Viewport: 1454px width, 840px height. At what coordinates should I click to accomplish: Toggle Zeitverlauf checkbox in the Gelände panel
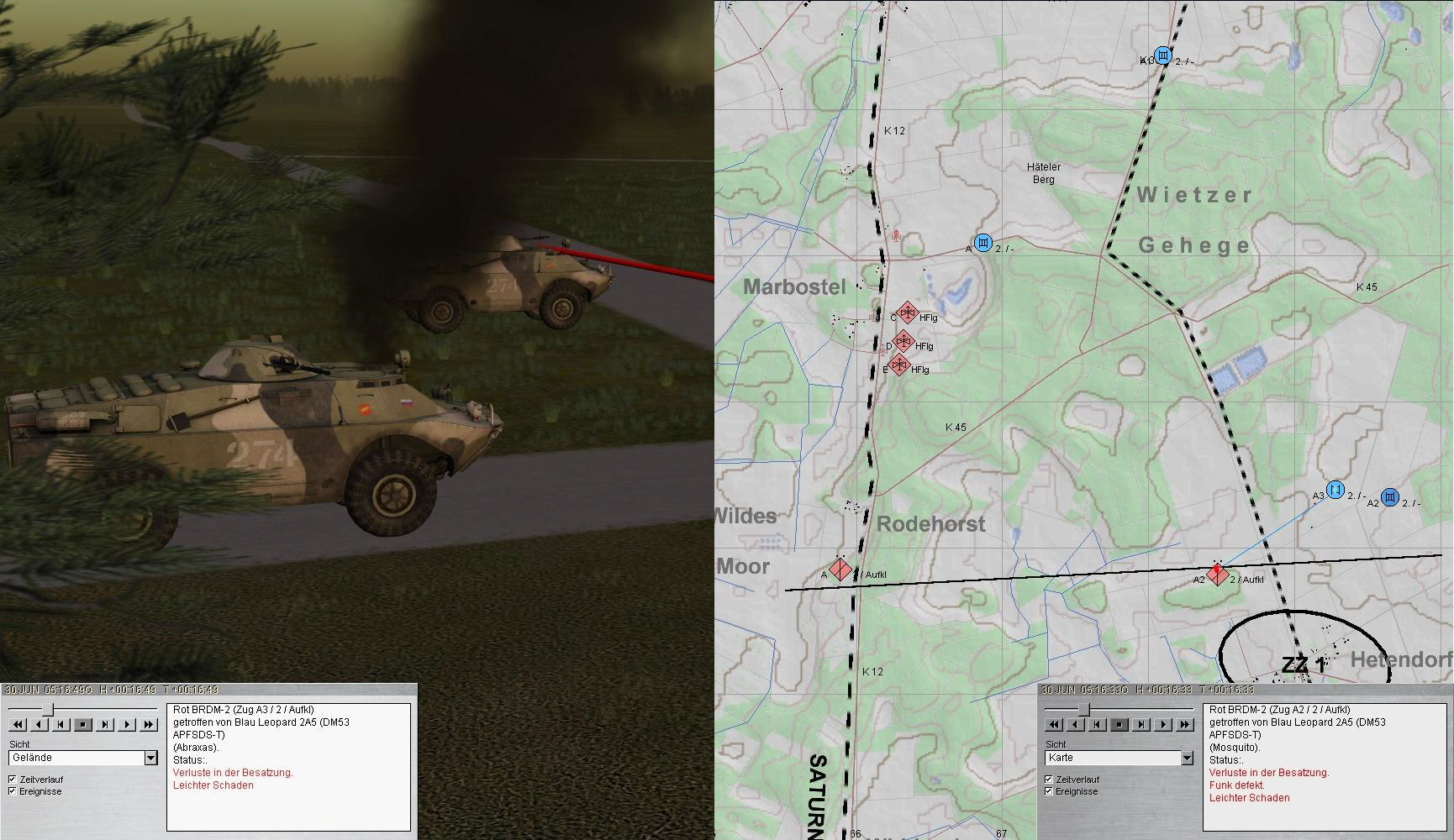pyautogui.click(x=13, y=780)
